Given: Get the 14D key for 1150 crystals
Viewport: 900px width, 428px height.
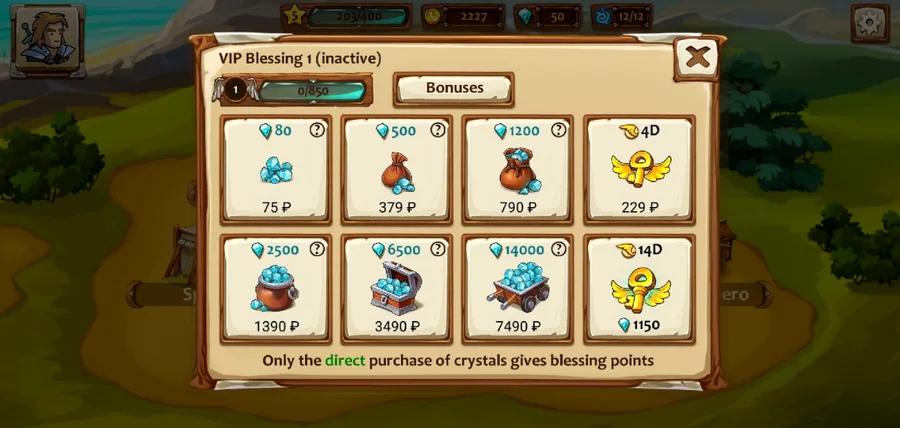Looking at the screenshot, I should click(x=639, y=288).
